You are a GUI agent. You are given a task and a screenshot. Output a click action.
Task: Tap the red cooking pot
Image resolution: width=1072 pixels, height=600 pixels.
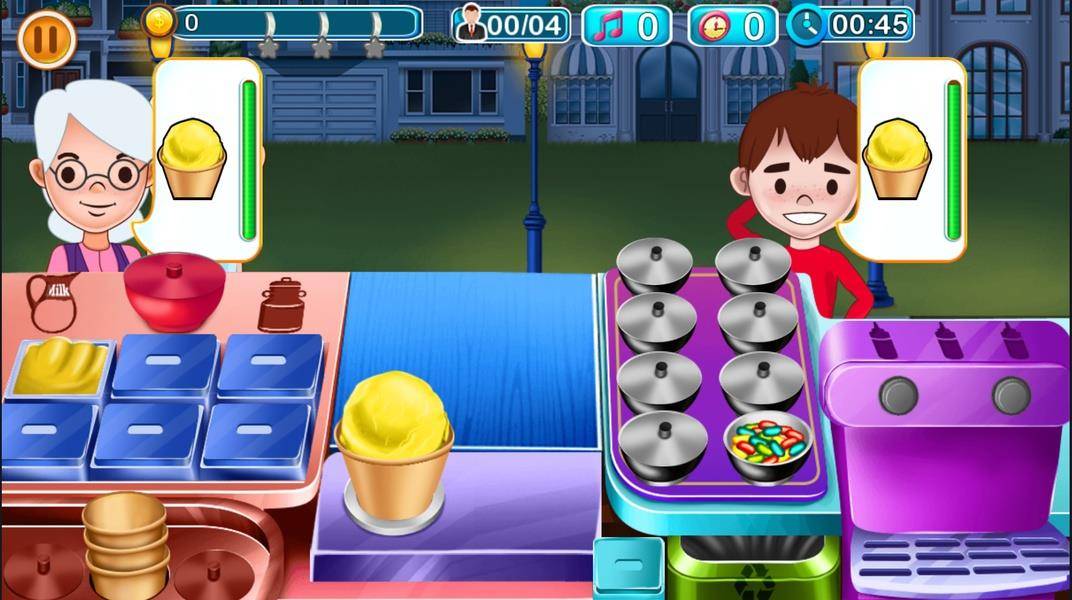click(174, 290)
